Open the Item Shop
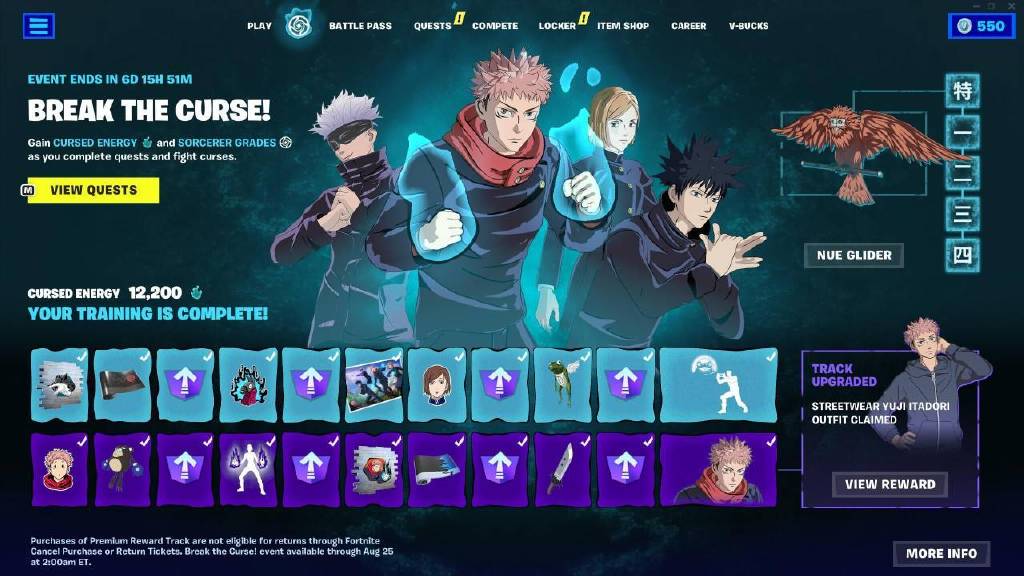Viewport: 1024px width, 576px height. tap(622, 26)
